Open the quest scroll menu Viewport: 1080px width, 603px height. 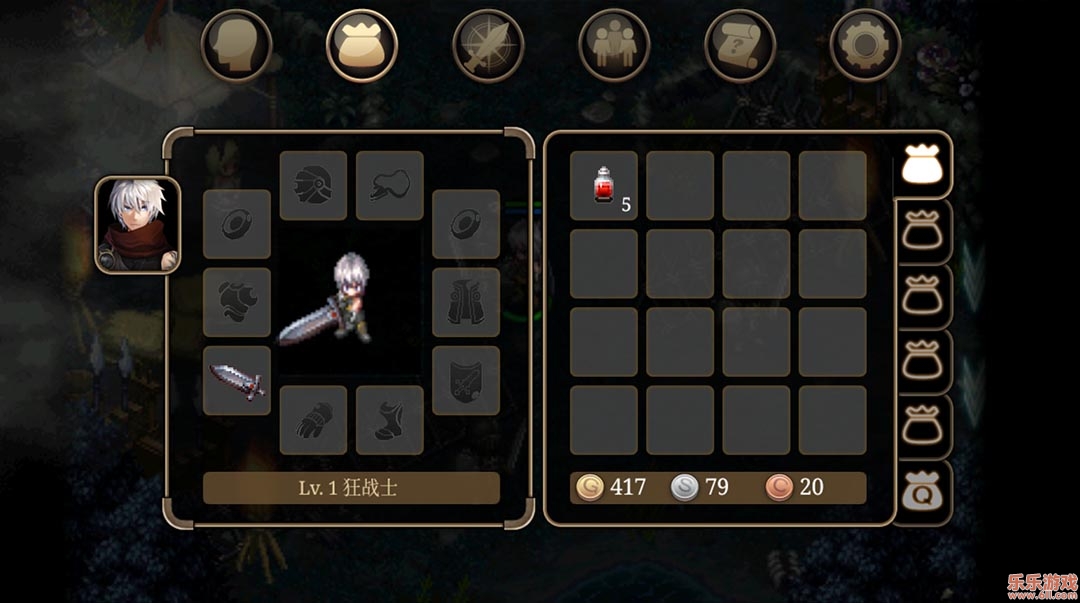[x=740, y=45]
